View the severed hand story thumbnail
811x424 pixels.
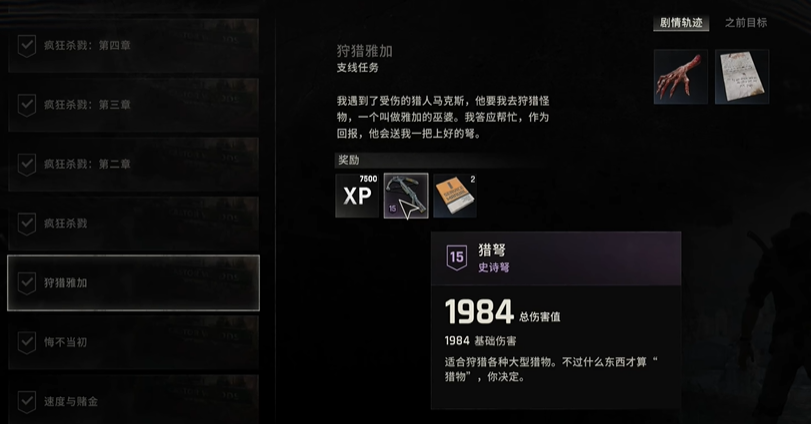point(681,77)
